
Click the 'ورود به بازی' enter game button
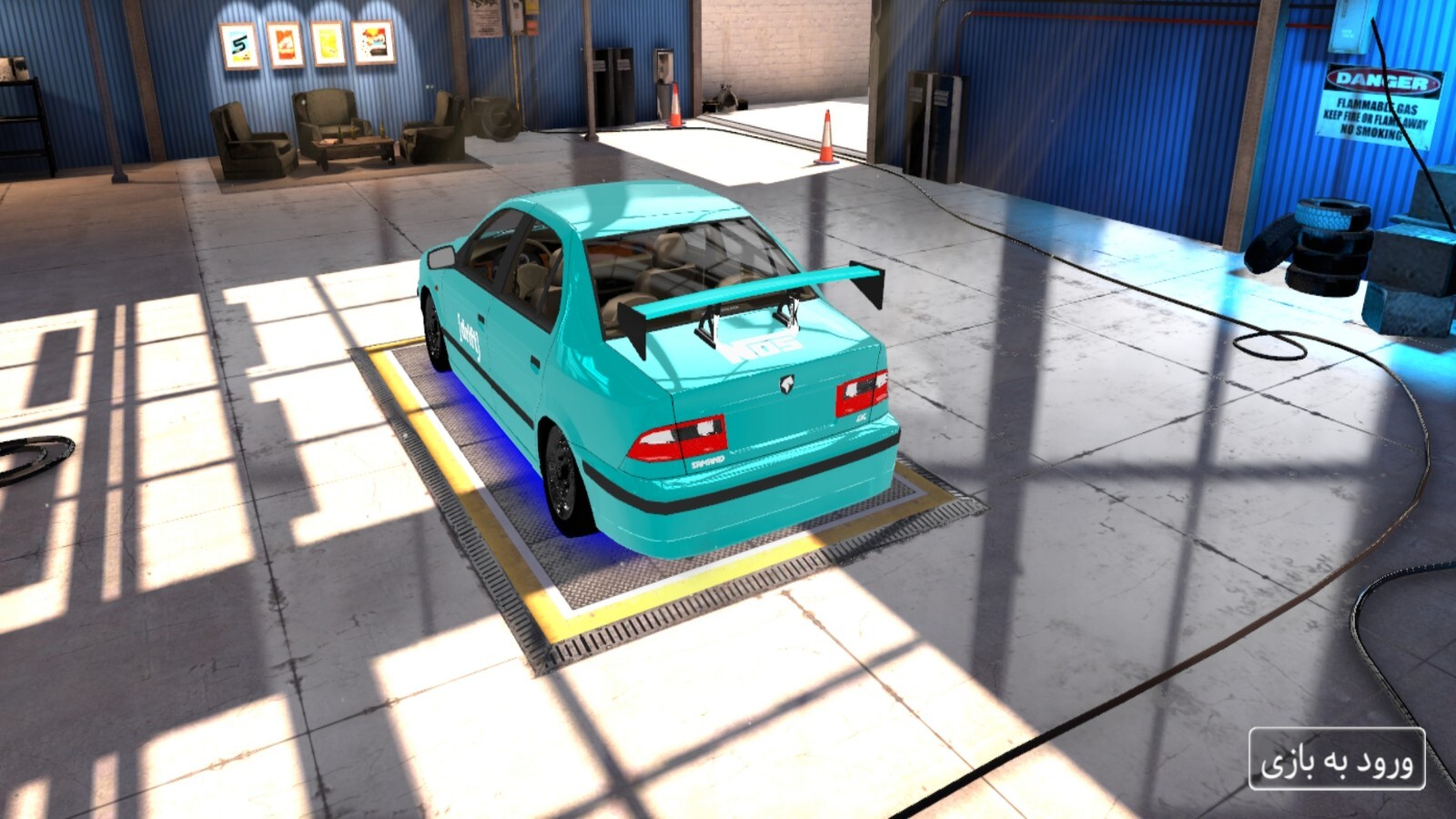point(1336,760)
